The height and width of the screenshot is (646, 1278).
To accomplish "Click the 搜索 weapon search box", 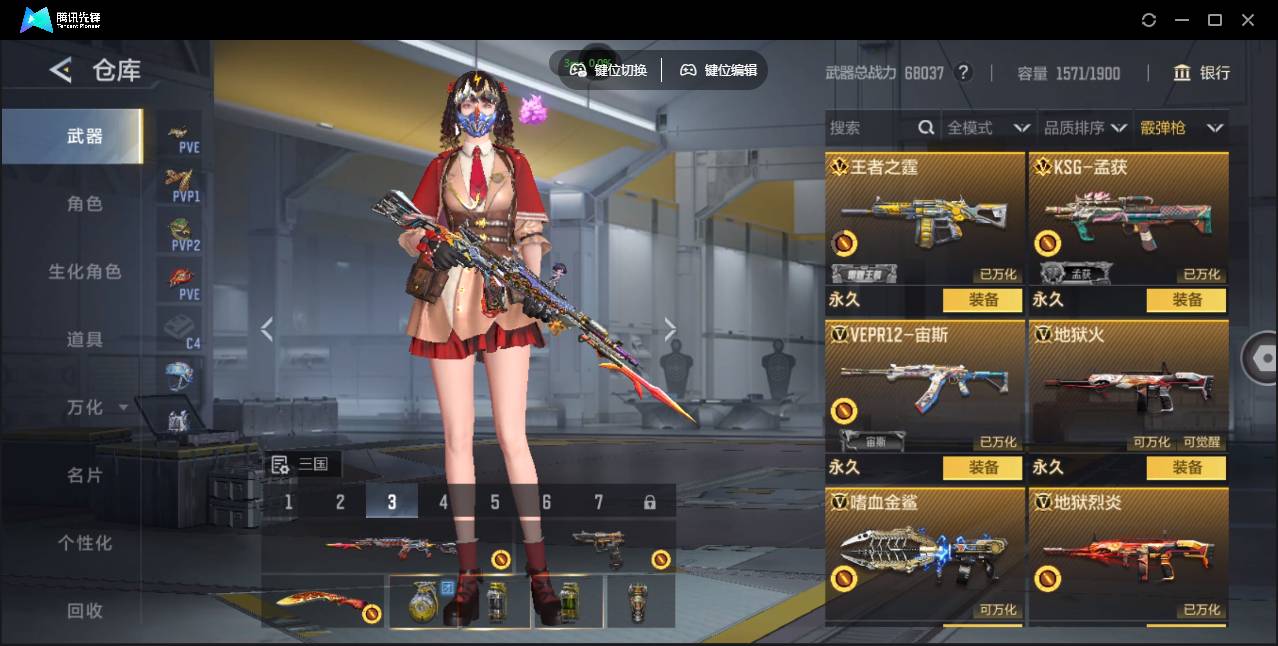I will (870, 128).
